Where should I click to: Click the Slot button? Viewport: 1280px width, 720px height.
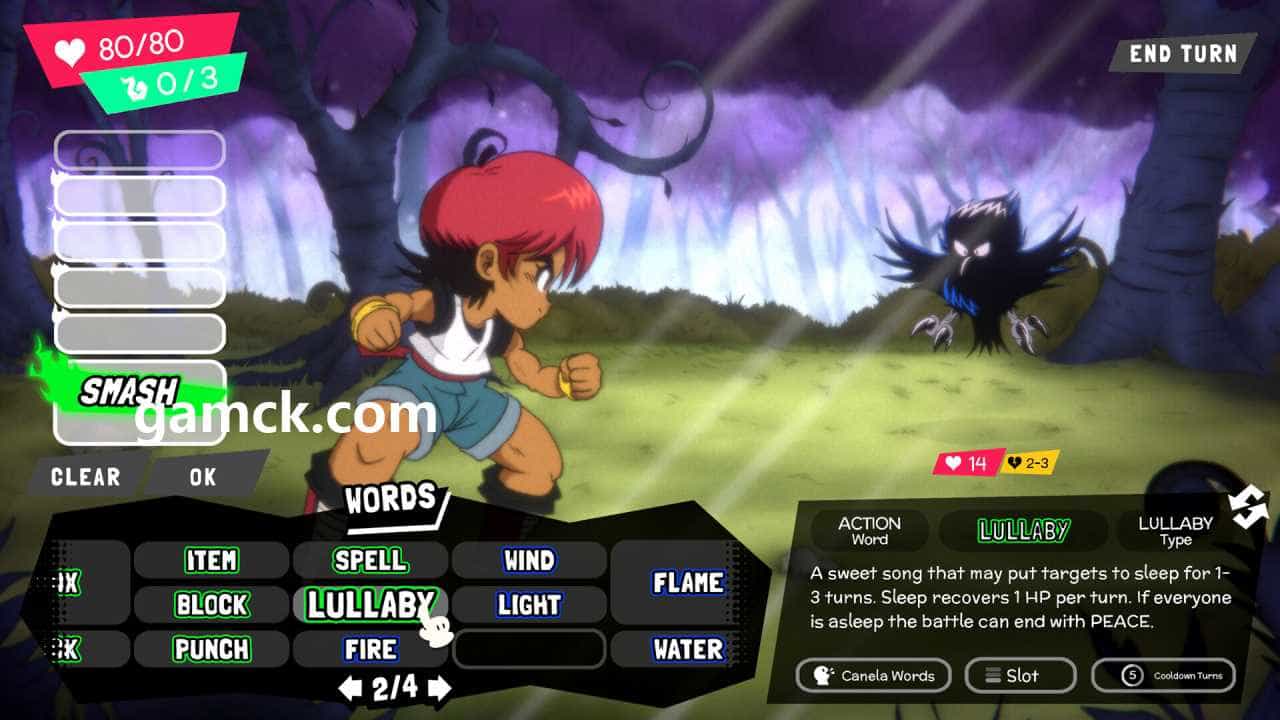point(1020,676)
